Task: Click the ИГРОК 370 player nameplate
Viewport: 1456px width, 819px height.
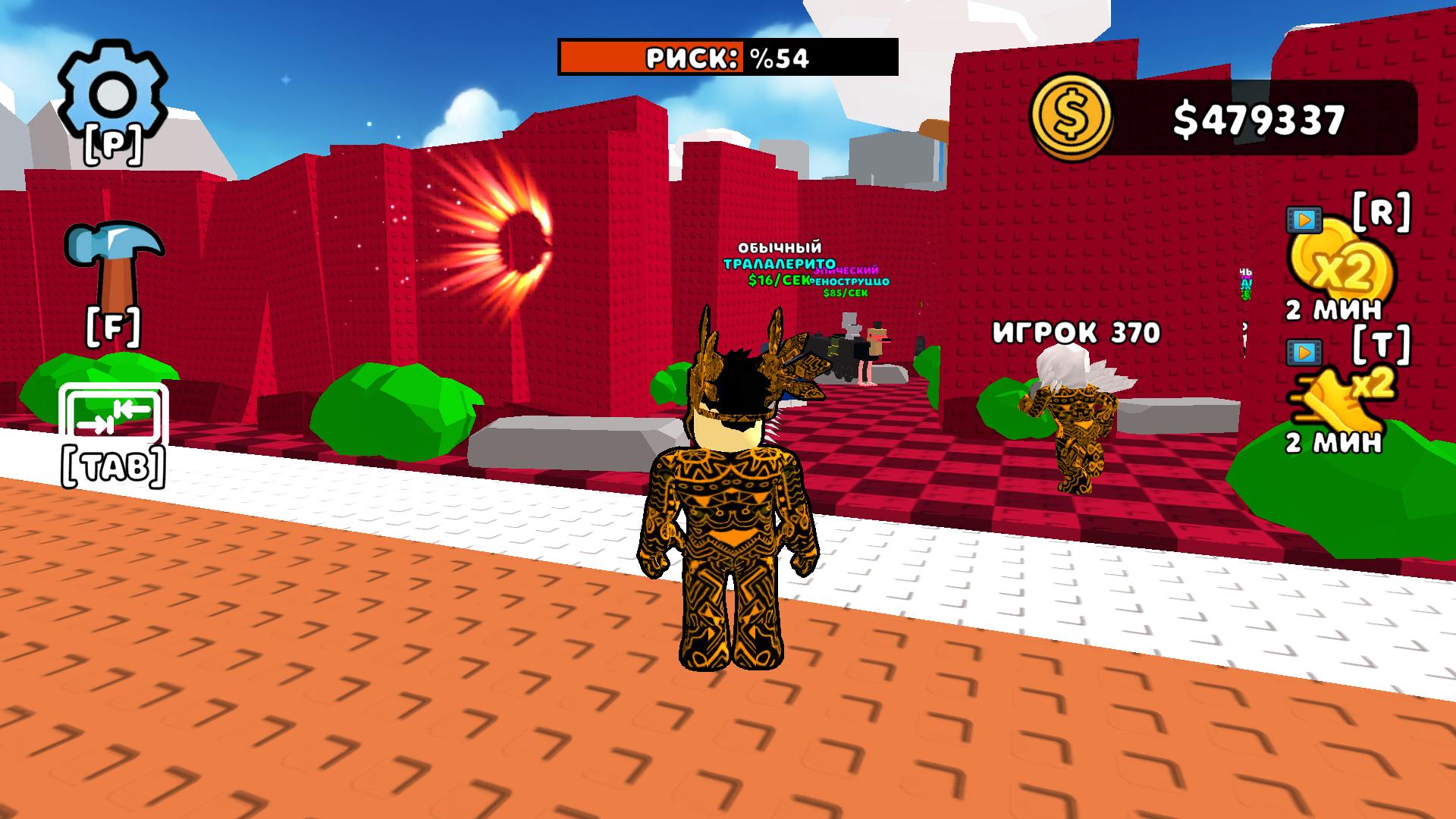Action: click(1075, 331)
